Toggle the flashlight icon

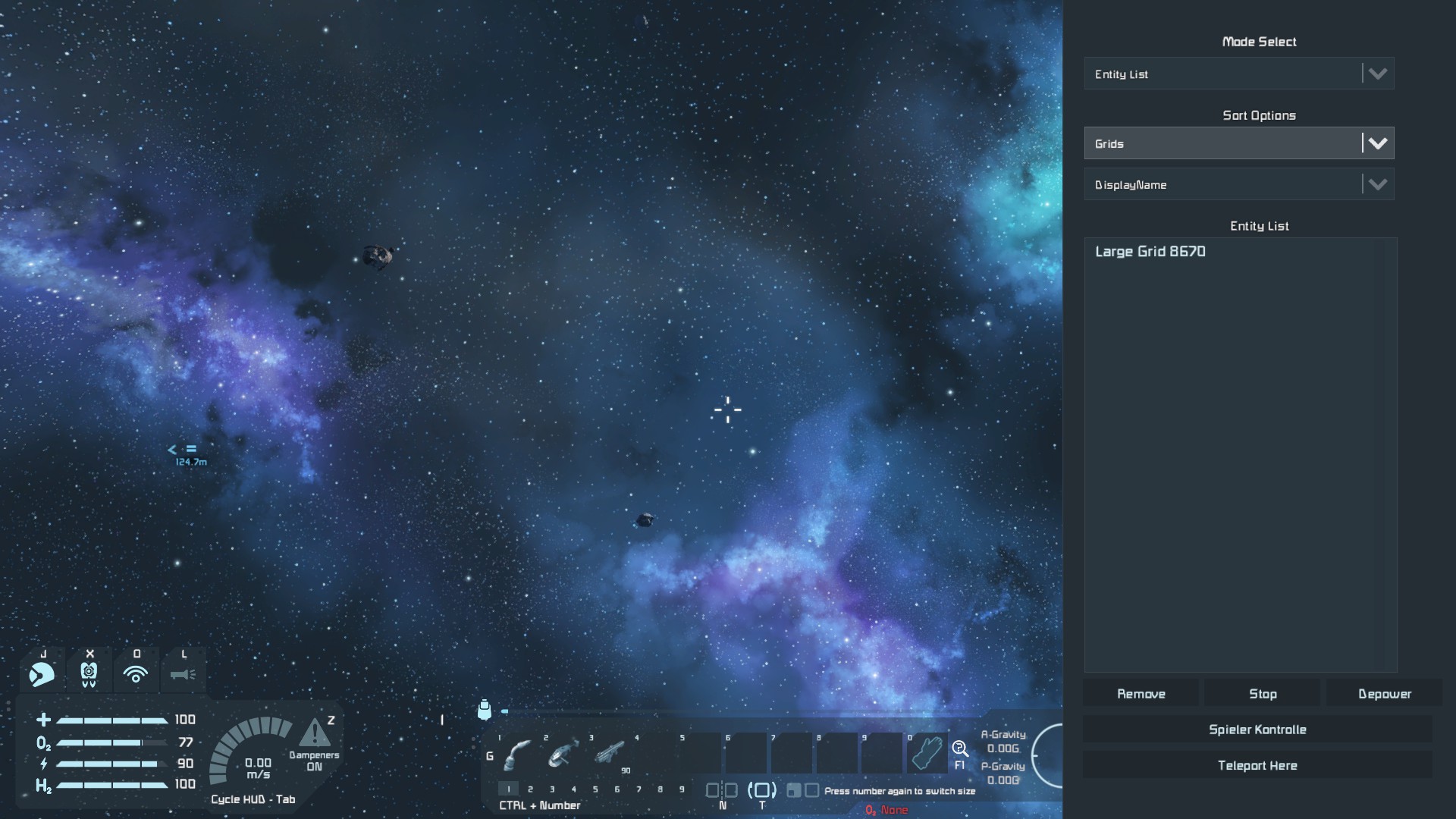(183, 673)
